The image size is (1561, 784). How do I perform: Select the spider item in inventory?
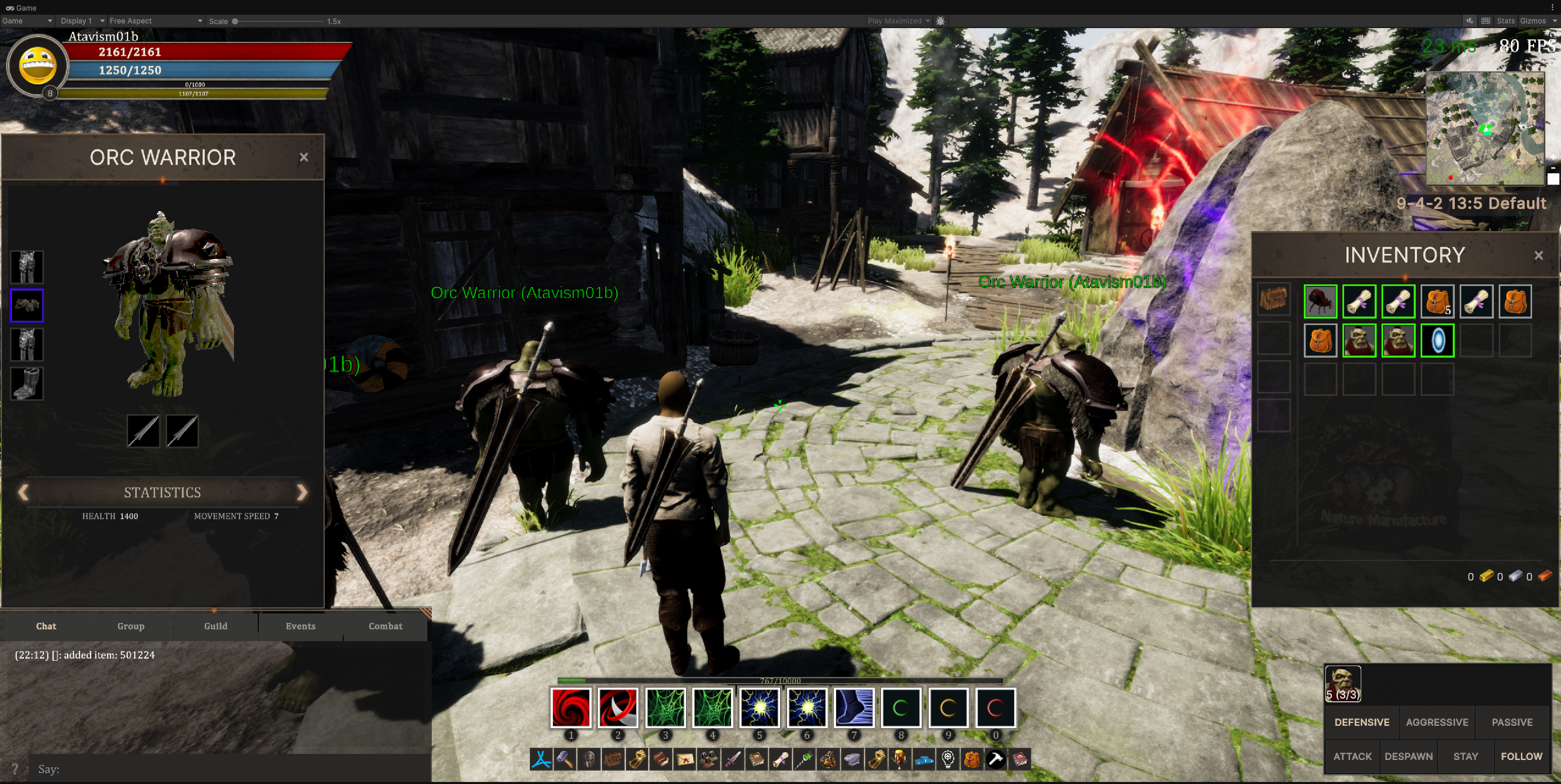(1320, 301)
